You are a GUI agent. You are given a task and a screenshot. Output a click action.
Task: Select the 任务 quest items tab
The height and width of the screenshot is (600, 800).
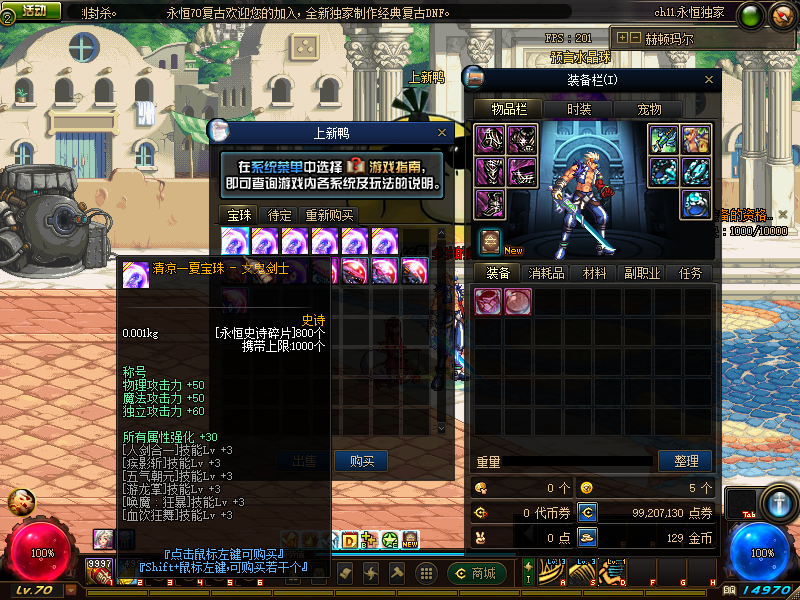(x=691, y=273)
